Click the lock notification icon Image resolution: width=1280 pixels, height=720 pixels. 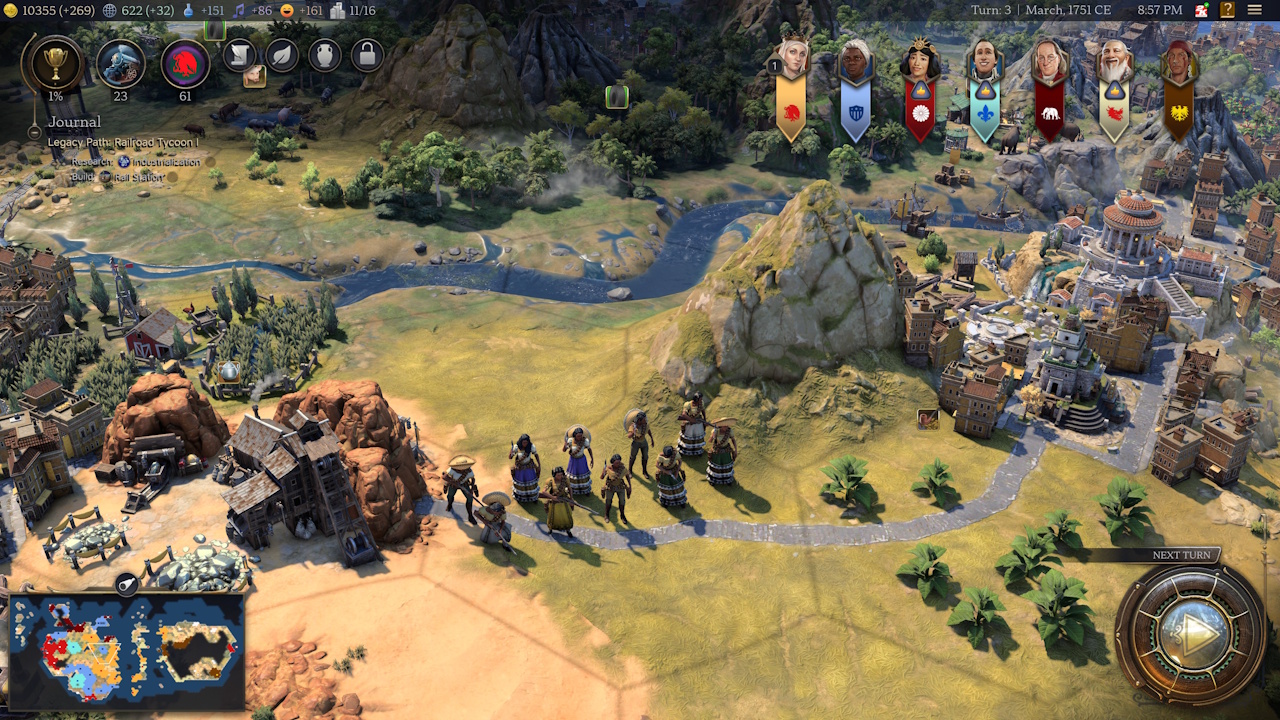[x=366, y=57]
